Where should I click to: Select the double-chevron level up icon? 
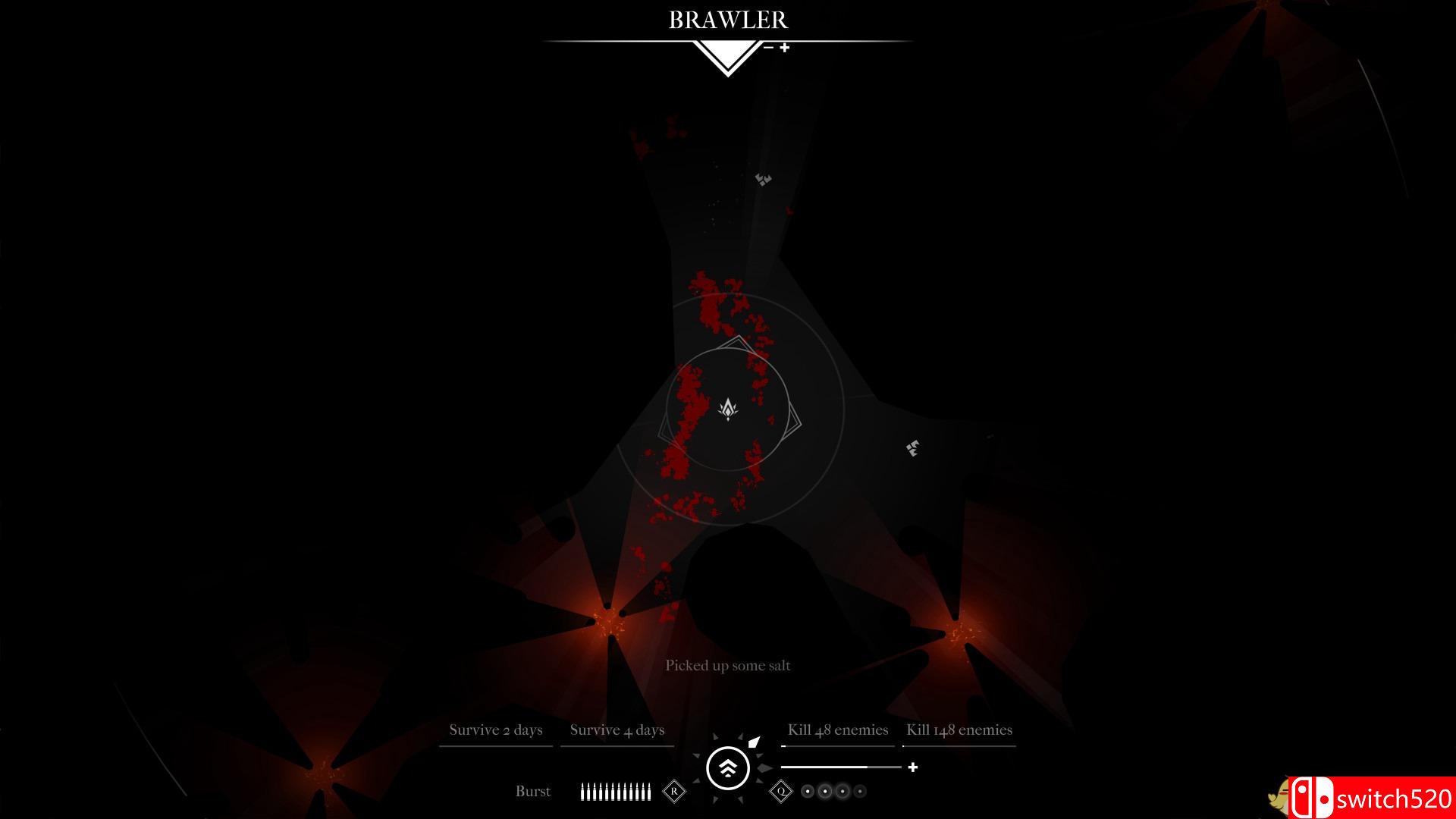pyautogui.click(x=727, y=768)
